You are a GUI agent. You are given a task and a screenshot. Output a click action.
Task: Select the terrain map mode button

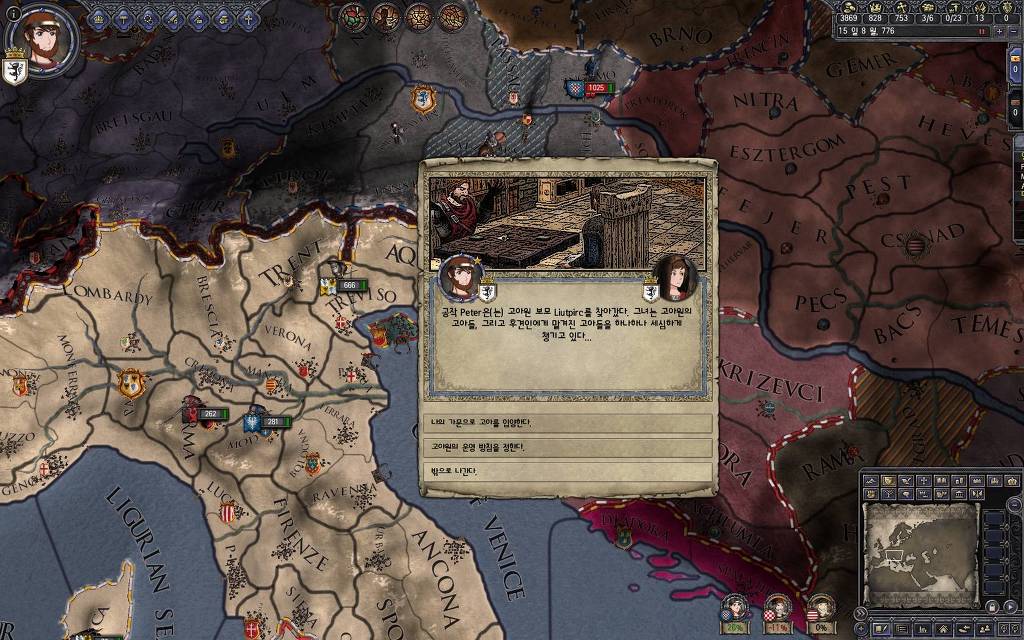[872, 481]
